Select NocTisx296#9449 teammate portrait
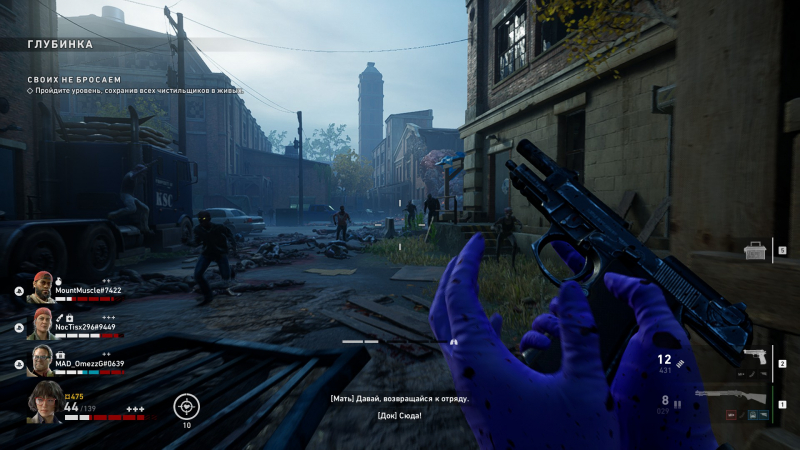 coord(40,323)
